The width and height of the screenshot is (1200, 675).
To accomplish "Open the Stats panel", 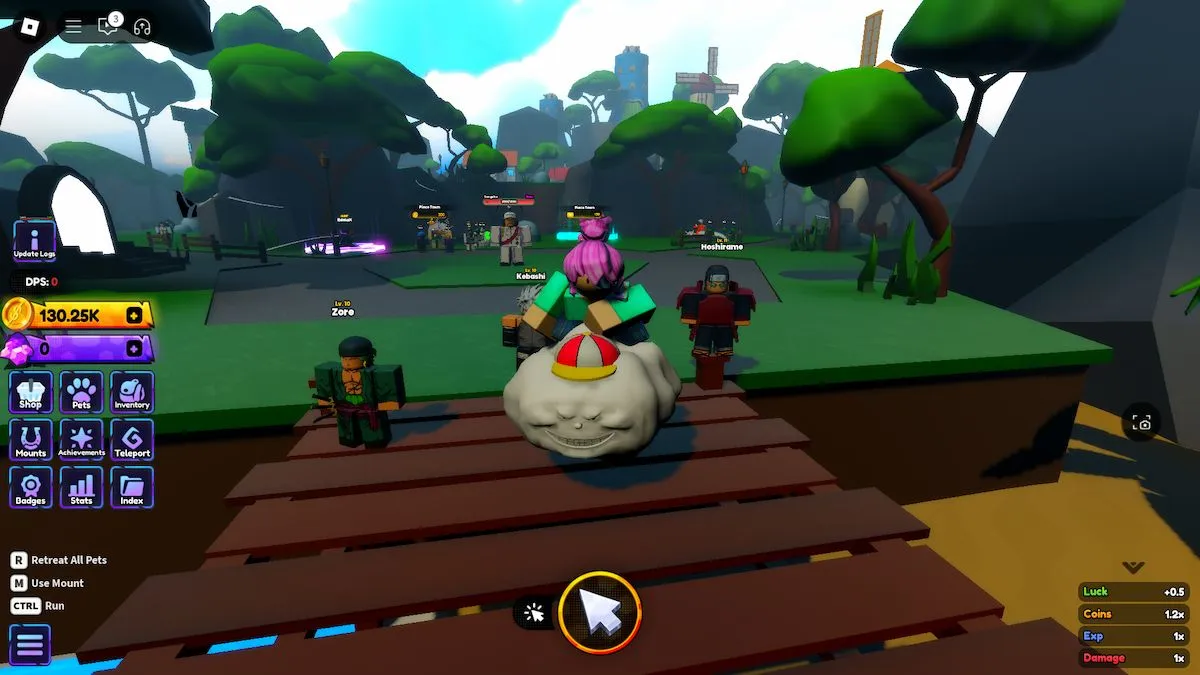I will coord(81,488).
